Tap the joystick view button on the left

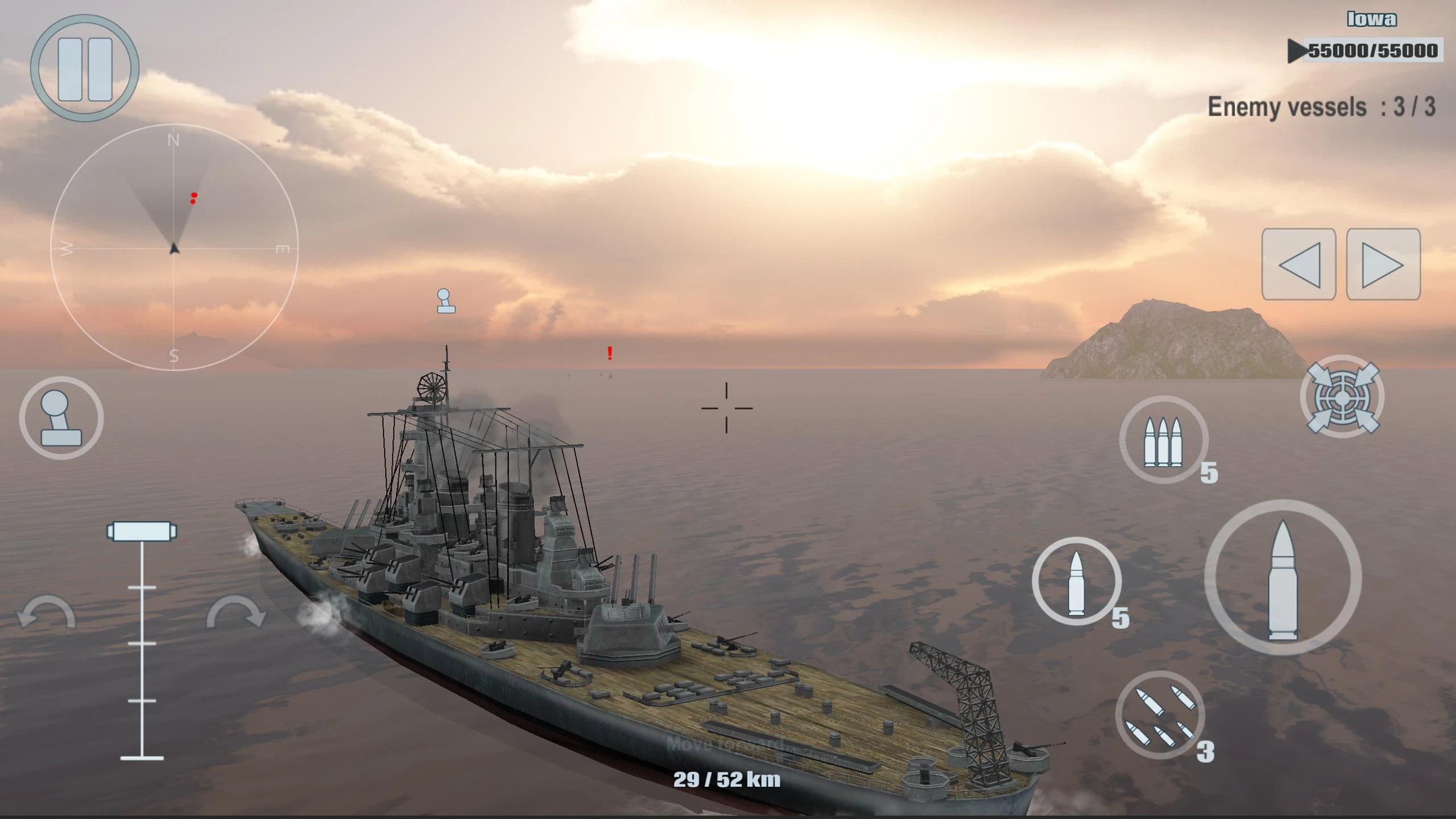click(61, 418)
